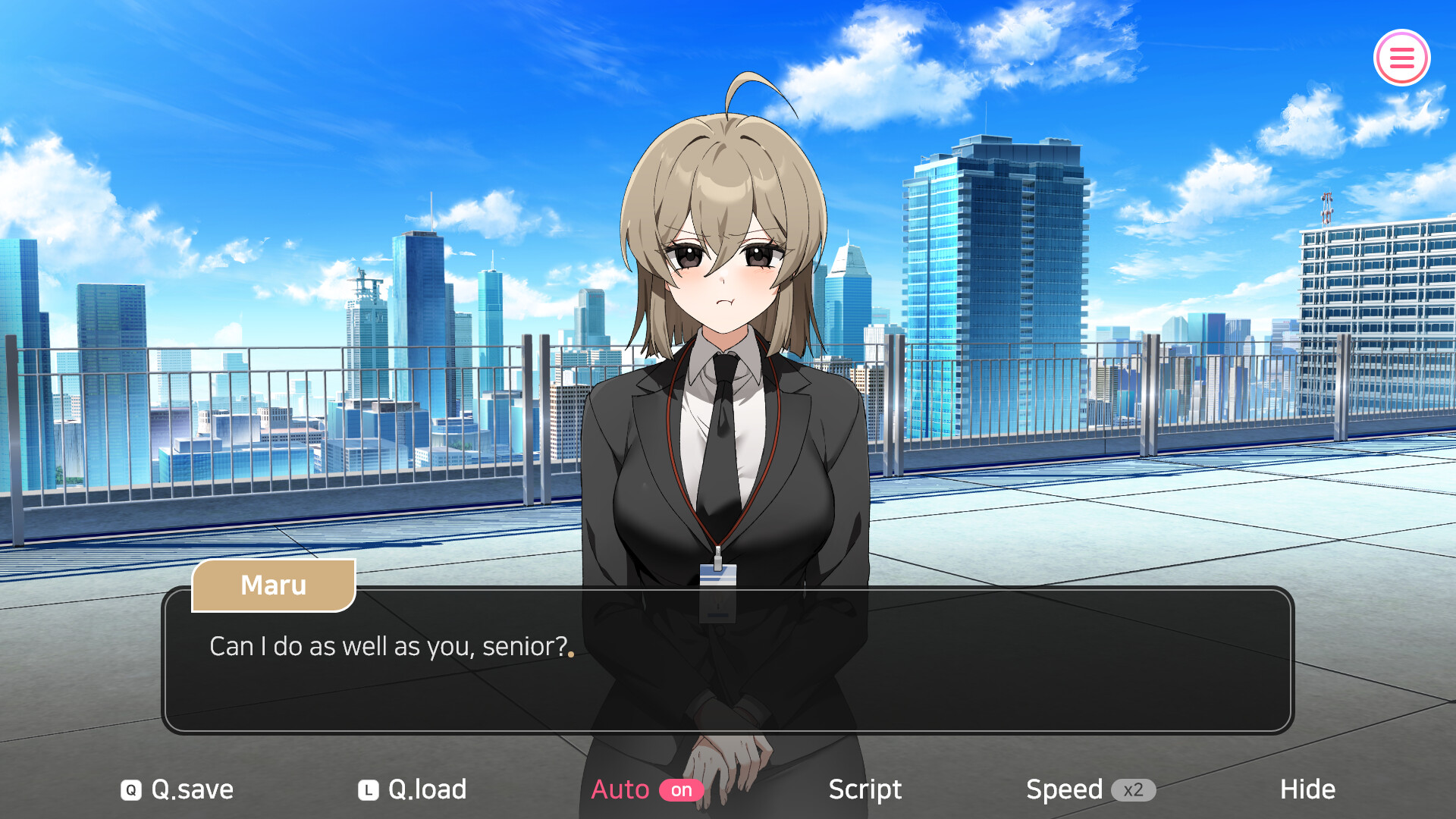Viewport: 1456px width, 819px height.
Task: Click the L key badge beside Q.load
Action: click(367, 789)
